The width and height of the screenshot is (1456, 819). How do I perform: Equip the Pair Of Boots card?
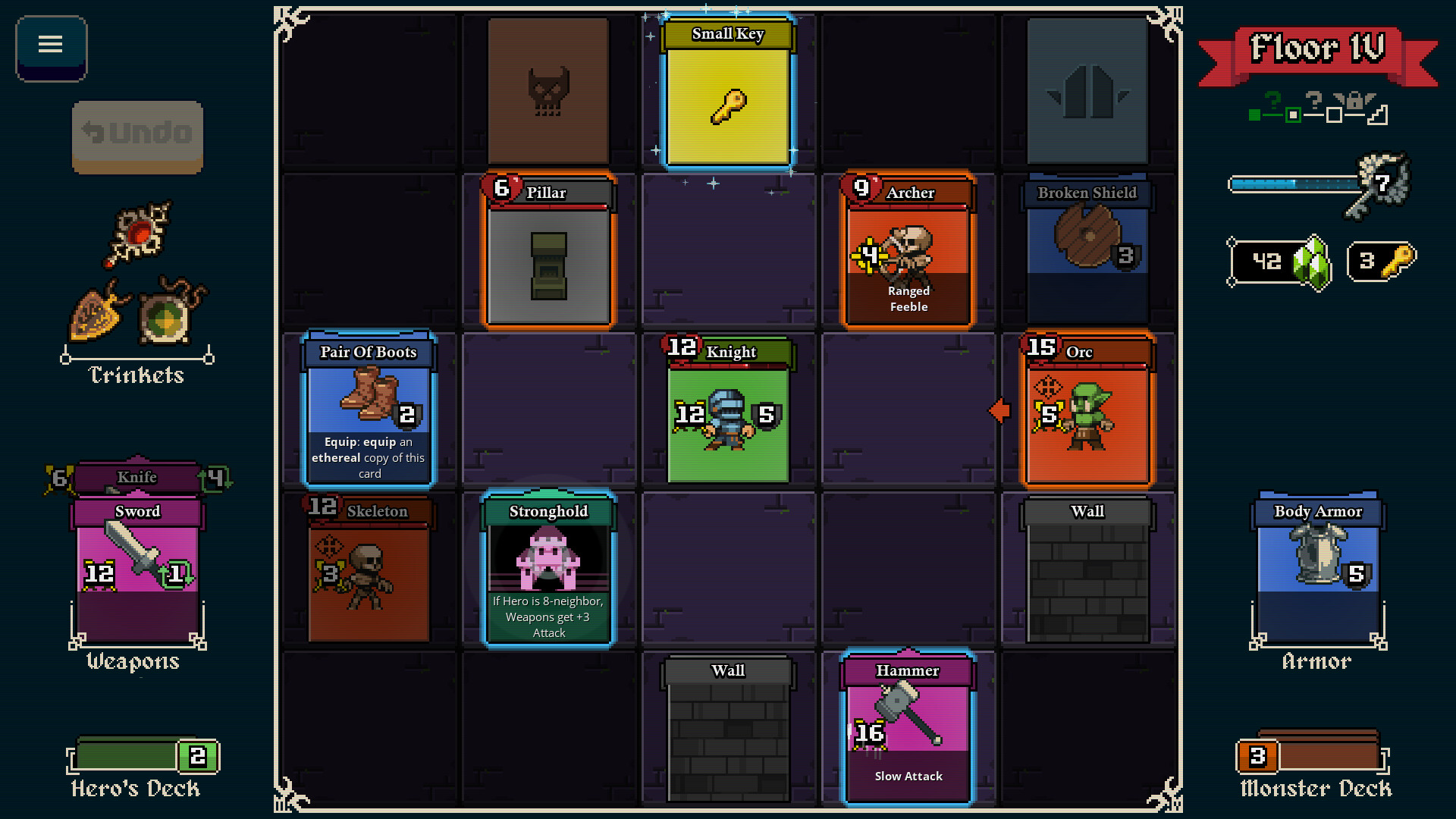pyautogui.click(x=369, y=409)
